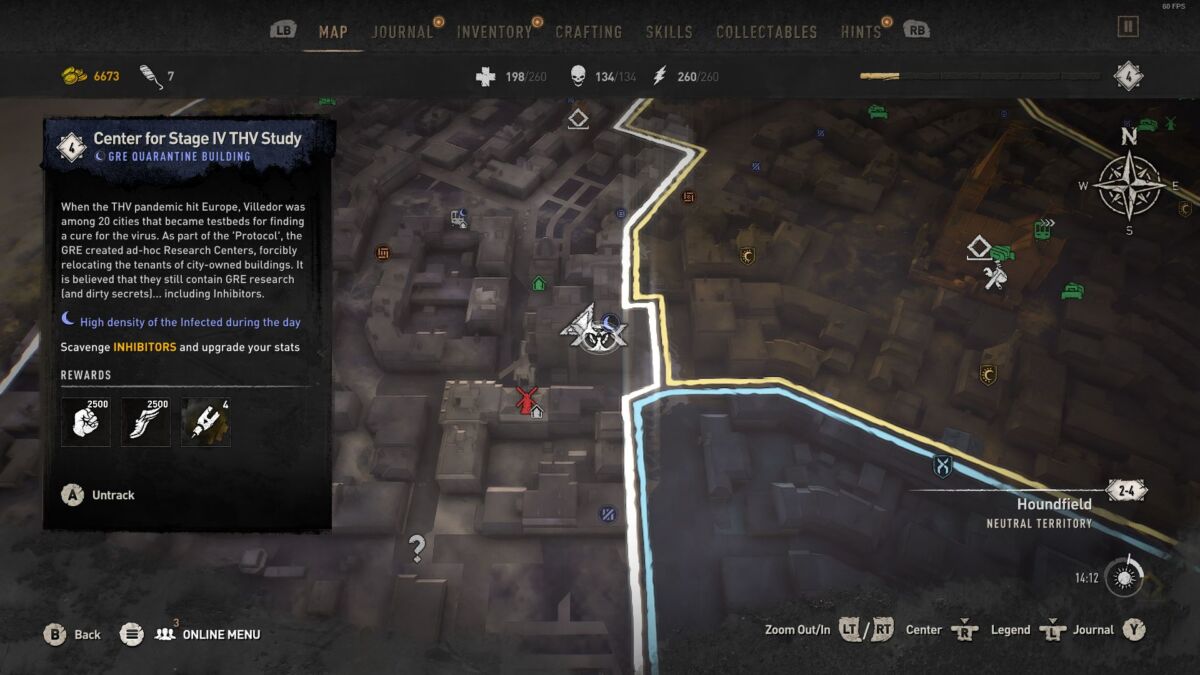
Task: Go to the Crafting tab
Action: (x=589, y=32)
